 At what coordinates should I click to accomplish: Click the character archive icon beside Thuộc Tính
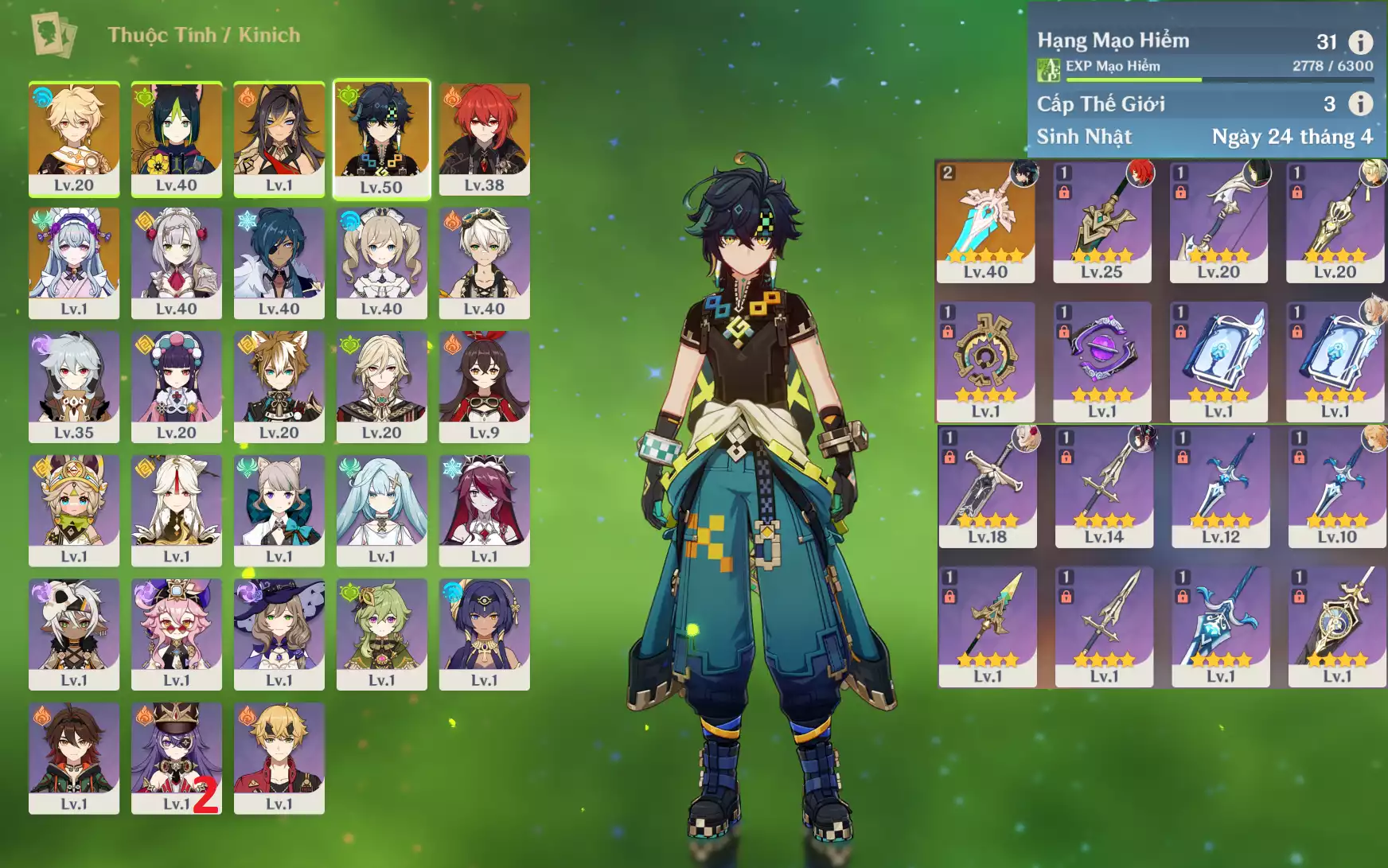(53, 35)
